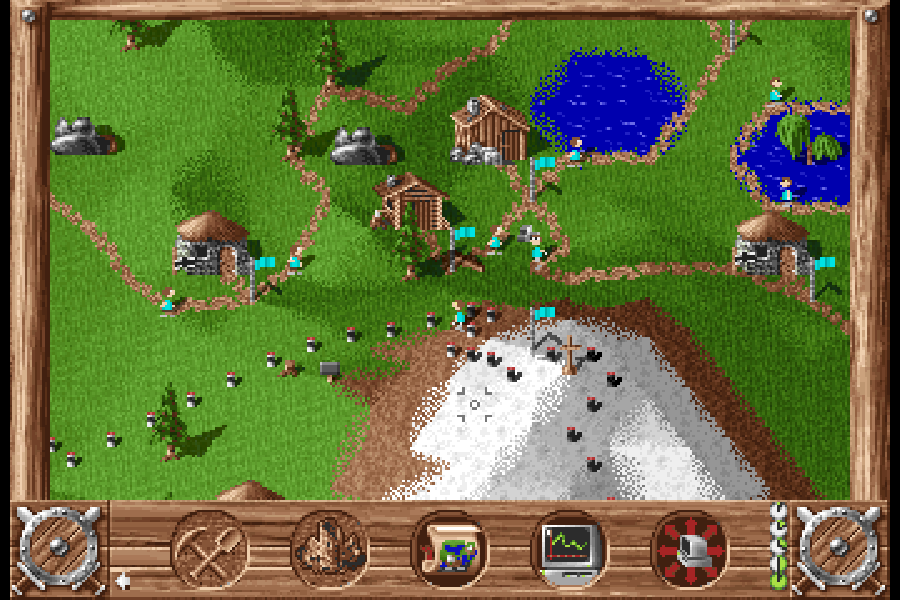Open the map scroll overview
The height and width of the screenshot is (600, 900).
coord(450,548)
